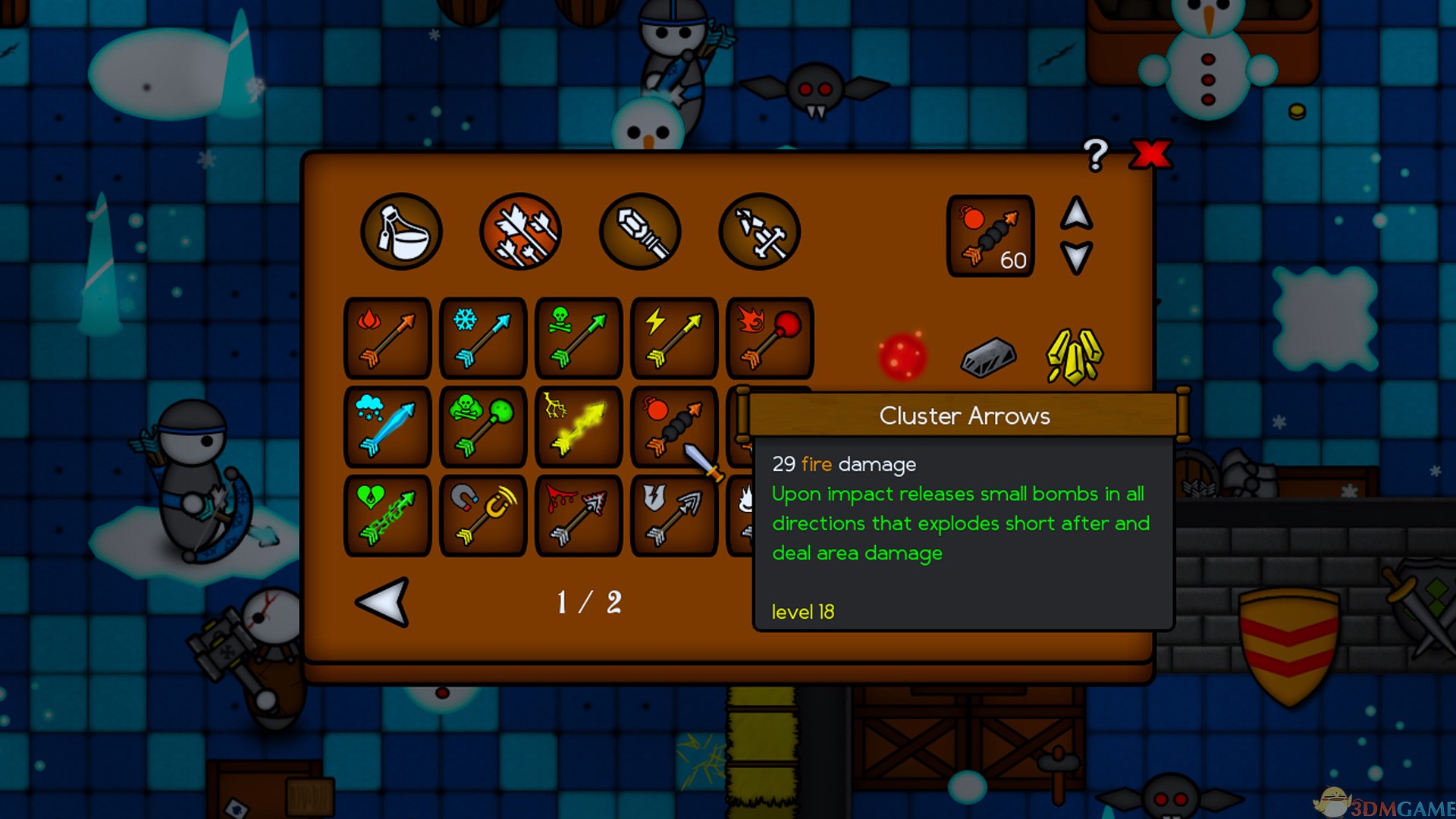The image size is (1456, 819).
Task: Switch to the potion crafting tab
Action: 401,231
